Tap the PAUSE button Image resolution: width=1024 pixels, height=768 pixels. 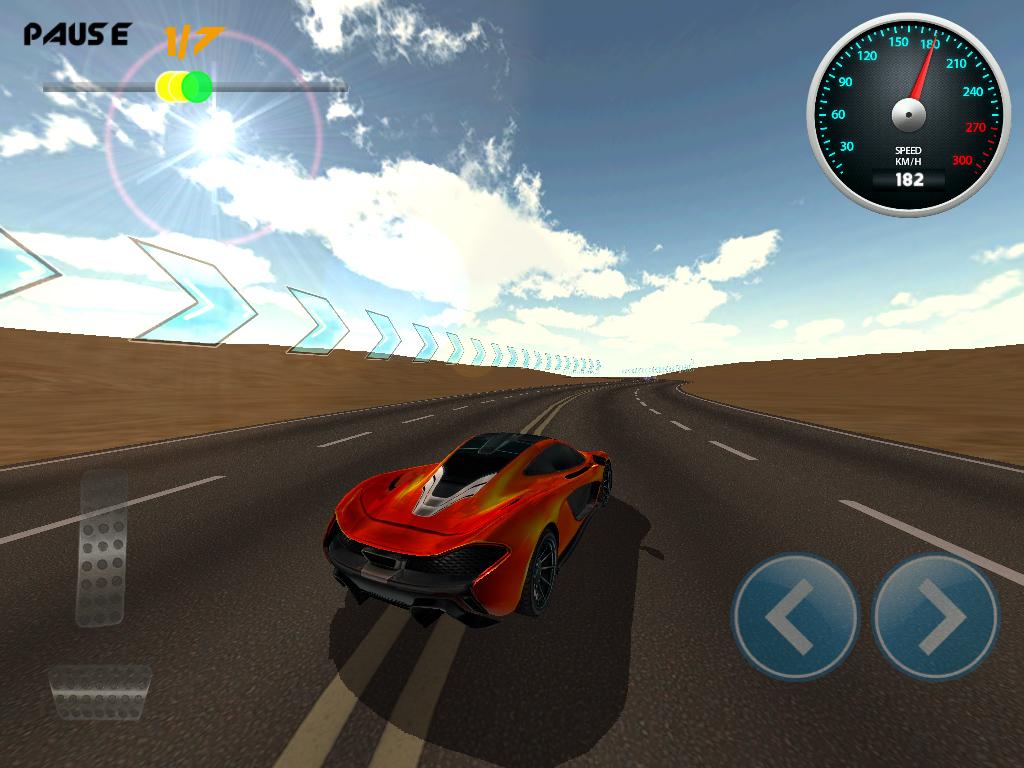pyautogui.click(x=76, y=35)
